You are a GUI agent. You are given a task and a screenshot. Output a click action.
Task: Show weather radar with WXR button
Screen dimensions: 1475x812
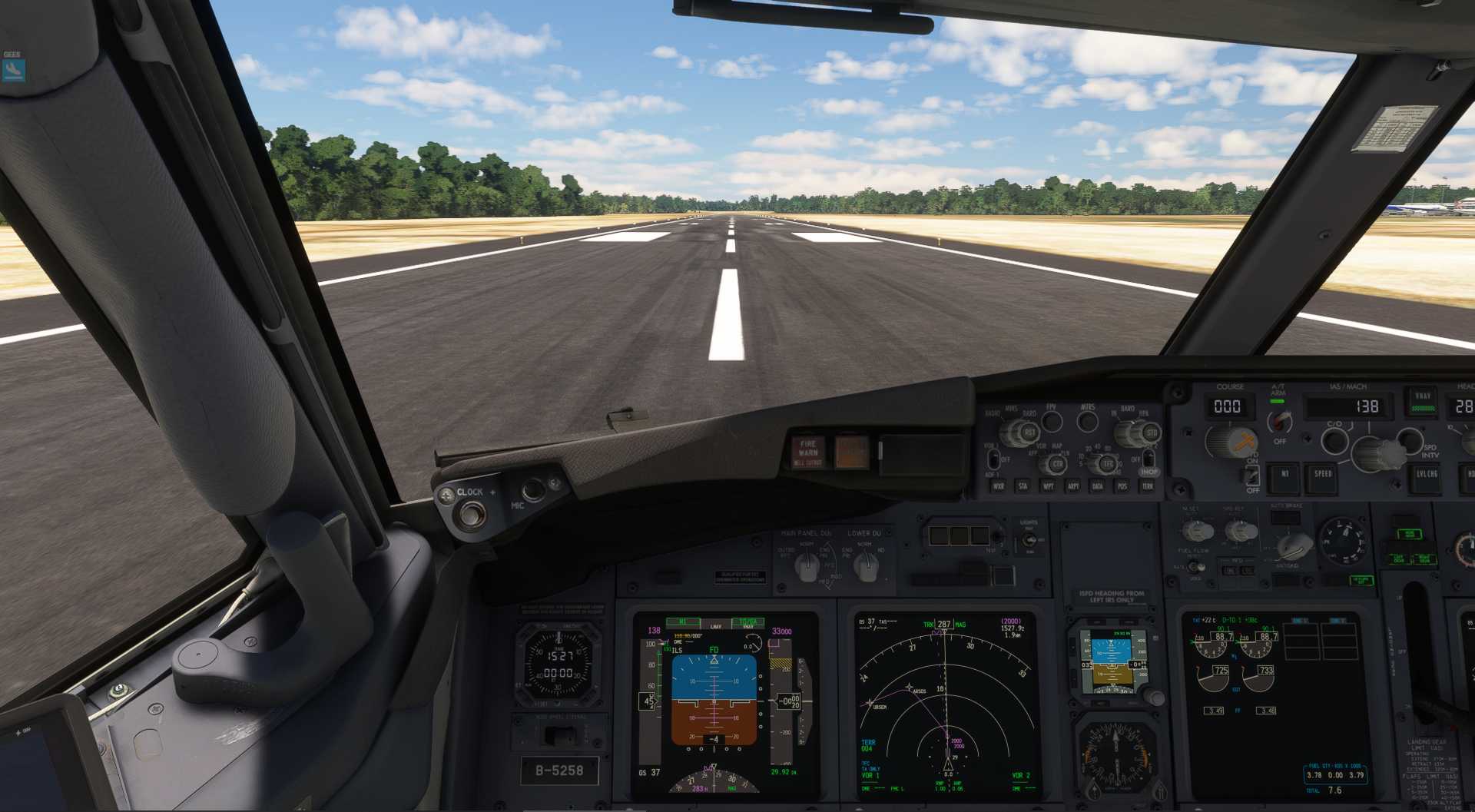999,486
